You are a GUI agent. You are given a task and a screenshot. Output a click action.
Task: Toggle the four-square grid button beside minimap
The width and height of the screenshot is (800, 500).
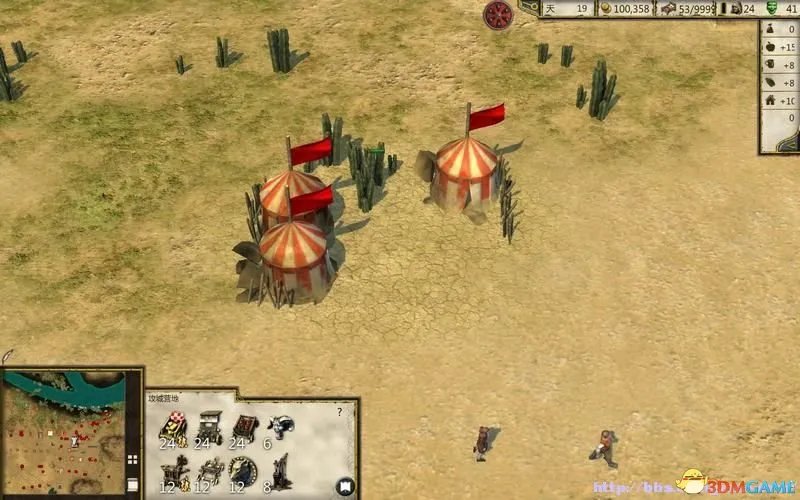click(x=132, y=461)
